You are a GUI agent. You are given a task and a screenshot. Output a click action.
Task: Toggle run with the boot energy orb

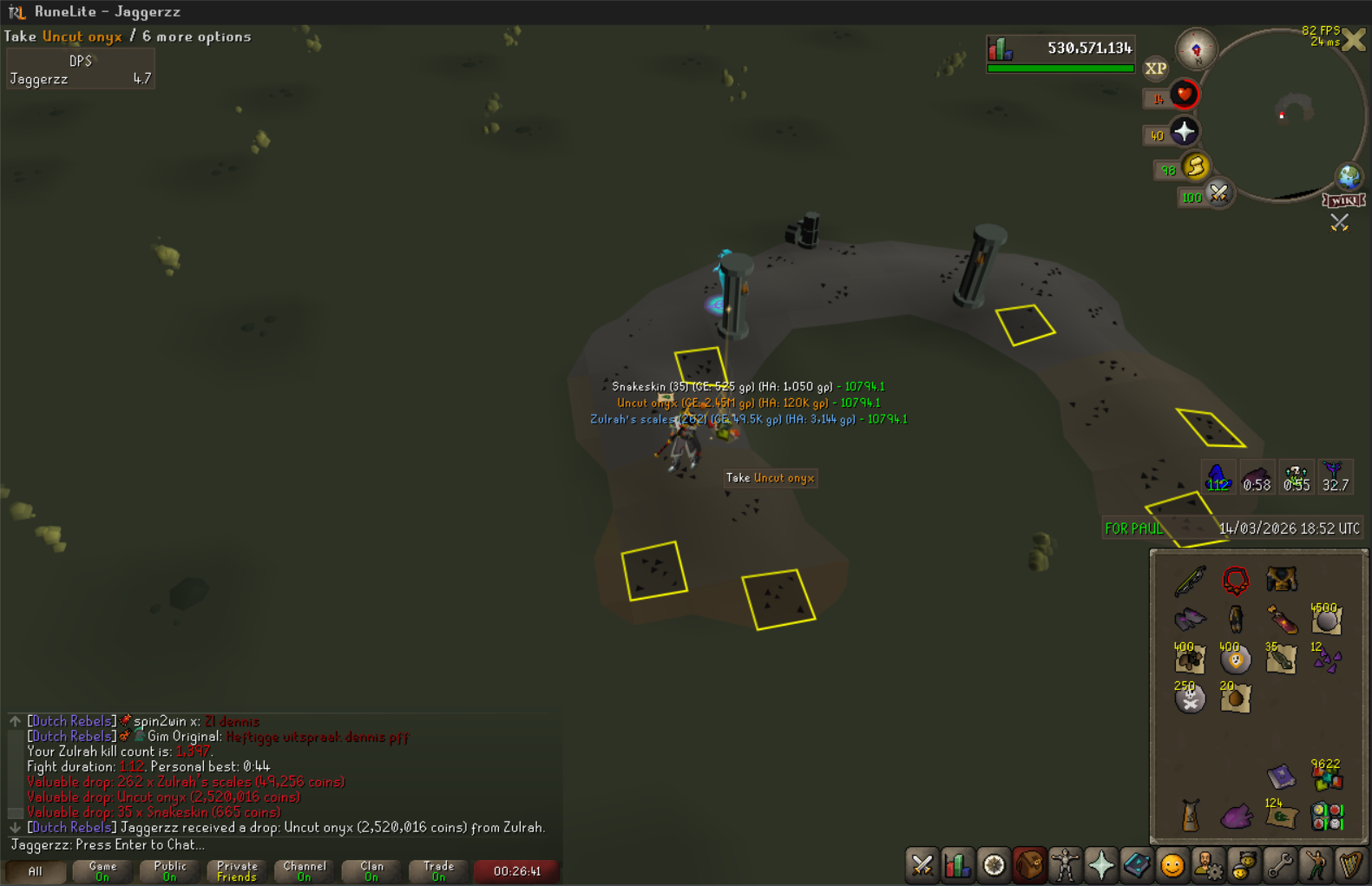[1196, 167]
